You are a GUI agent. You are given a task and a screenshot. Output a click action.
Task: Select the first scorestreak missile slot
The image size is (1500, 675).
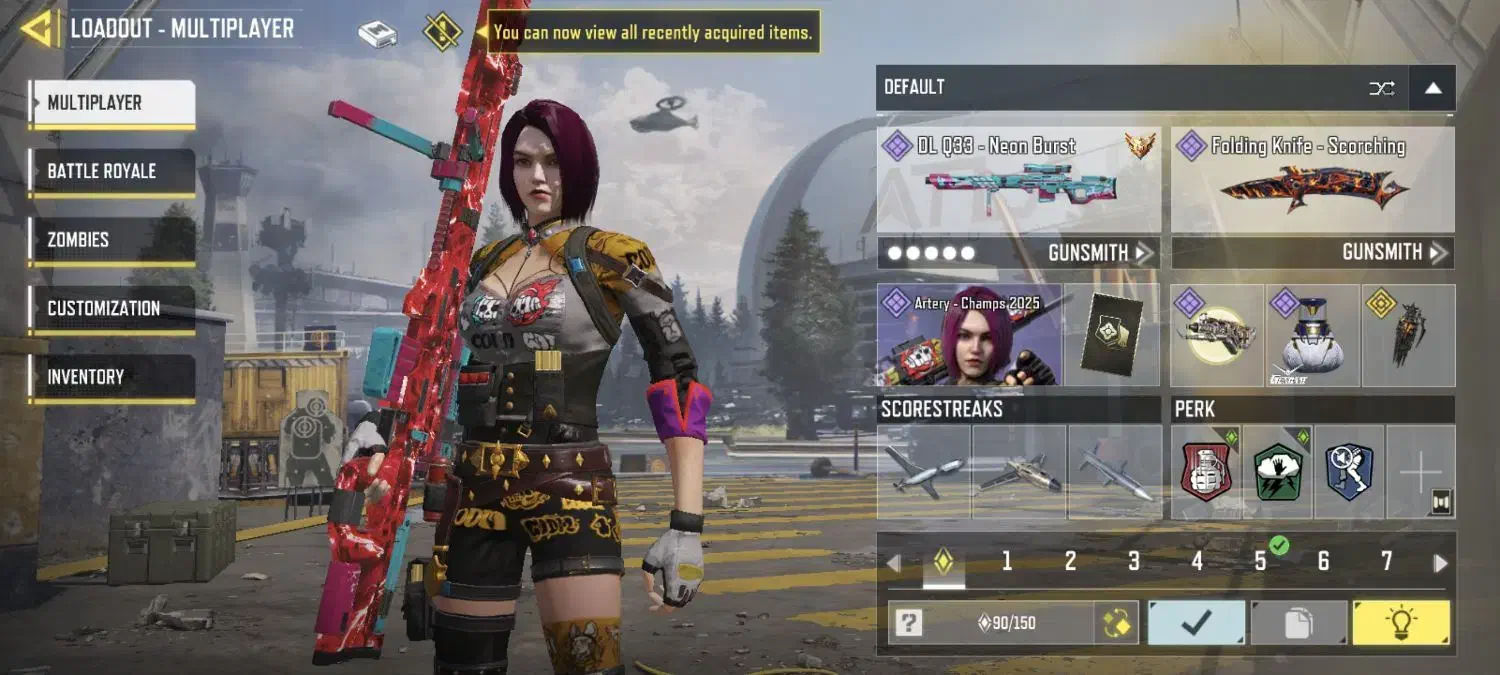tap(924, 472)
